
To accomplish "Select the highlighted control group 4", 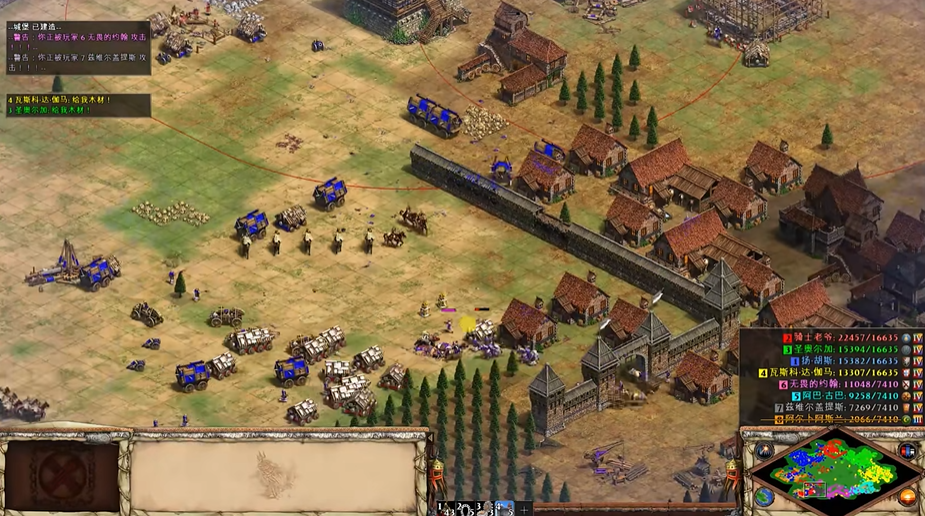I will [504, 508].
